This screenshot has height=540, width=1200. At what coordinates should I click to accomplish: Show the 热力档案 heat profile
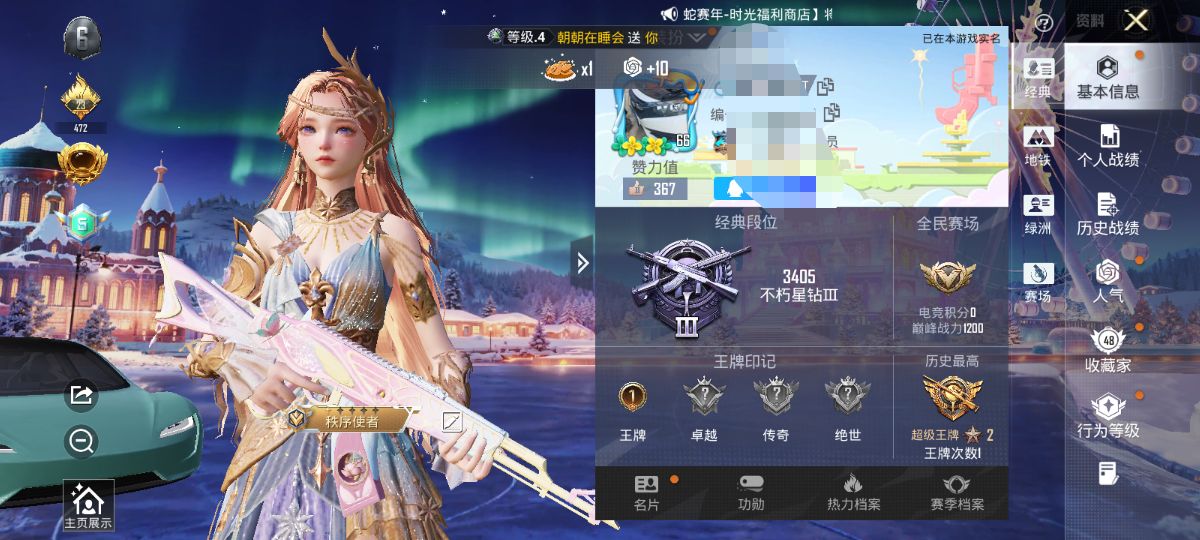pyautogui.click(x=853, y=493)
